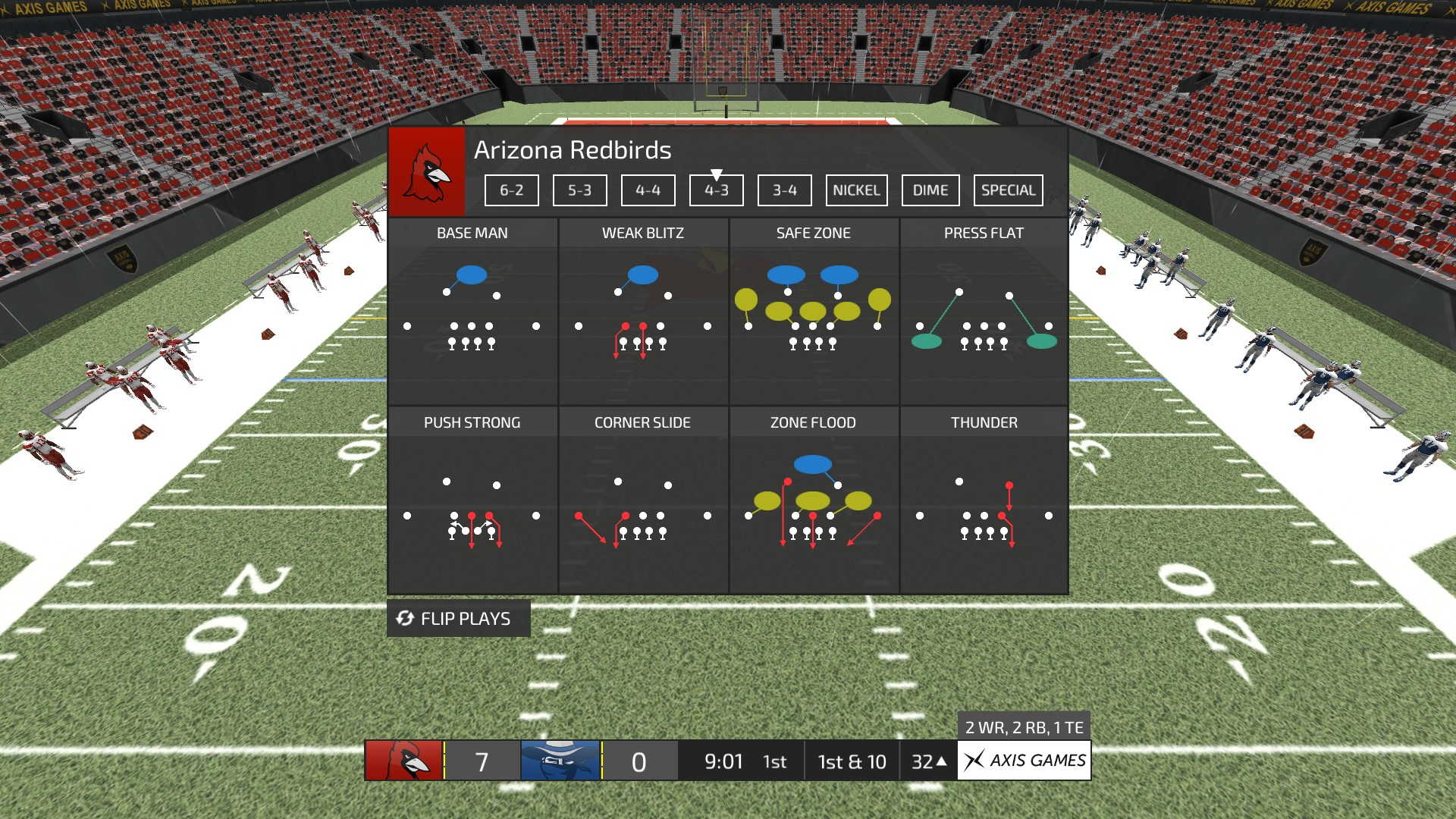Choose the ZONE FLOOD play
Screen dimensions: 1456x819
[813, 500]
